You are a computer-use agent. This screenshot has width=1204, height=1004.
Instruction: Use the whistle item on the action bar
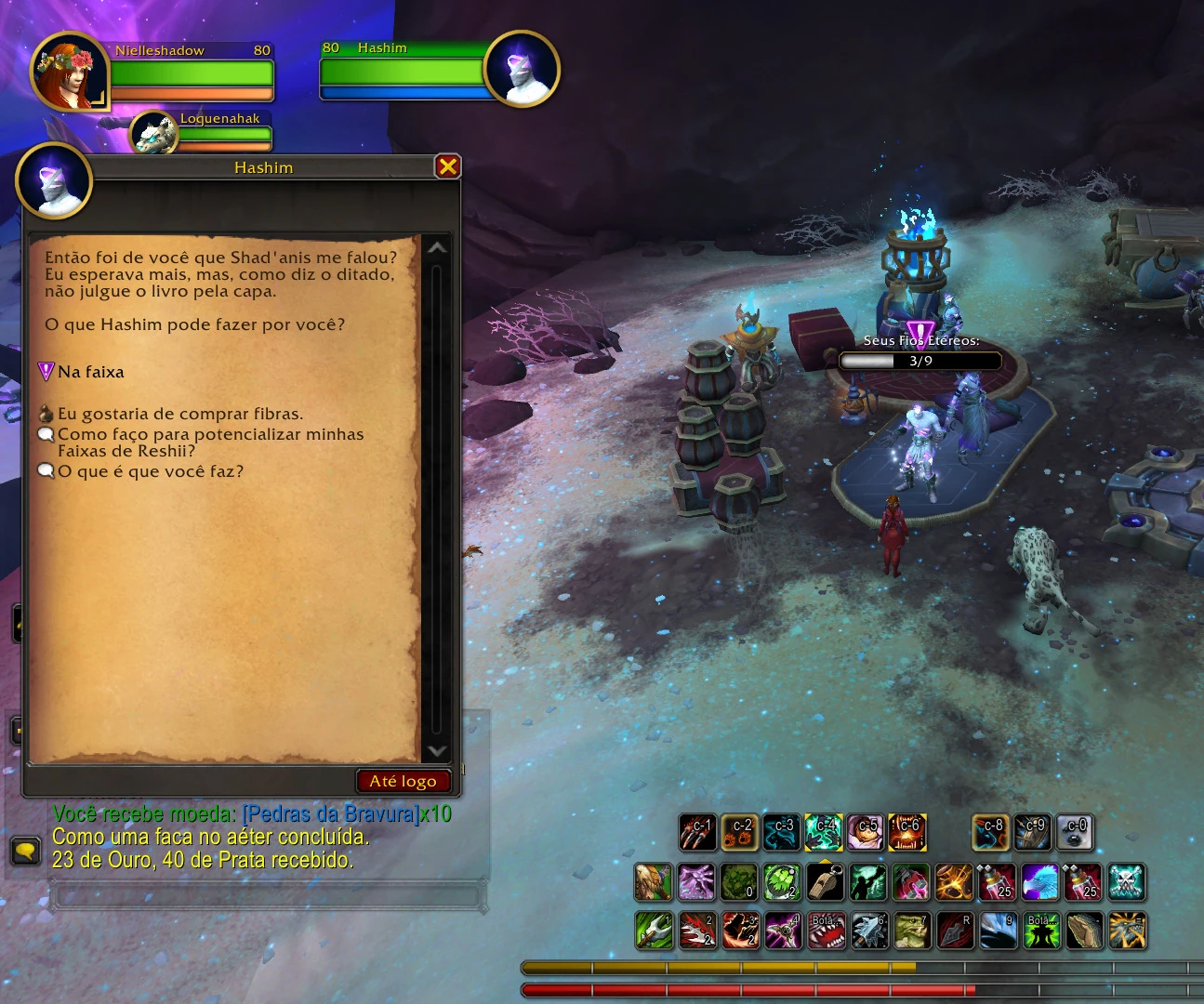tap(824, 882)
